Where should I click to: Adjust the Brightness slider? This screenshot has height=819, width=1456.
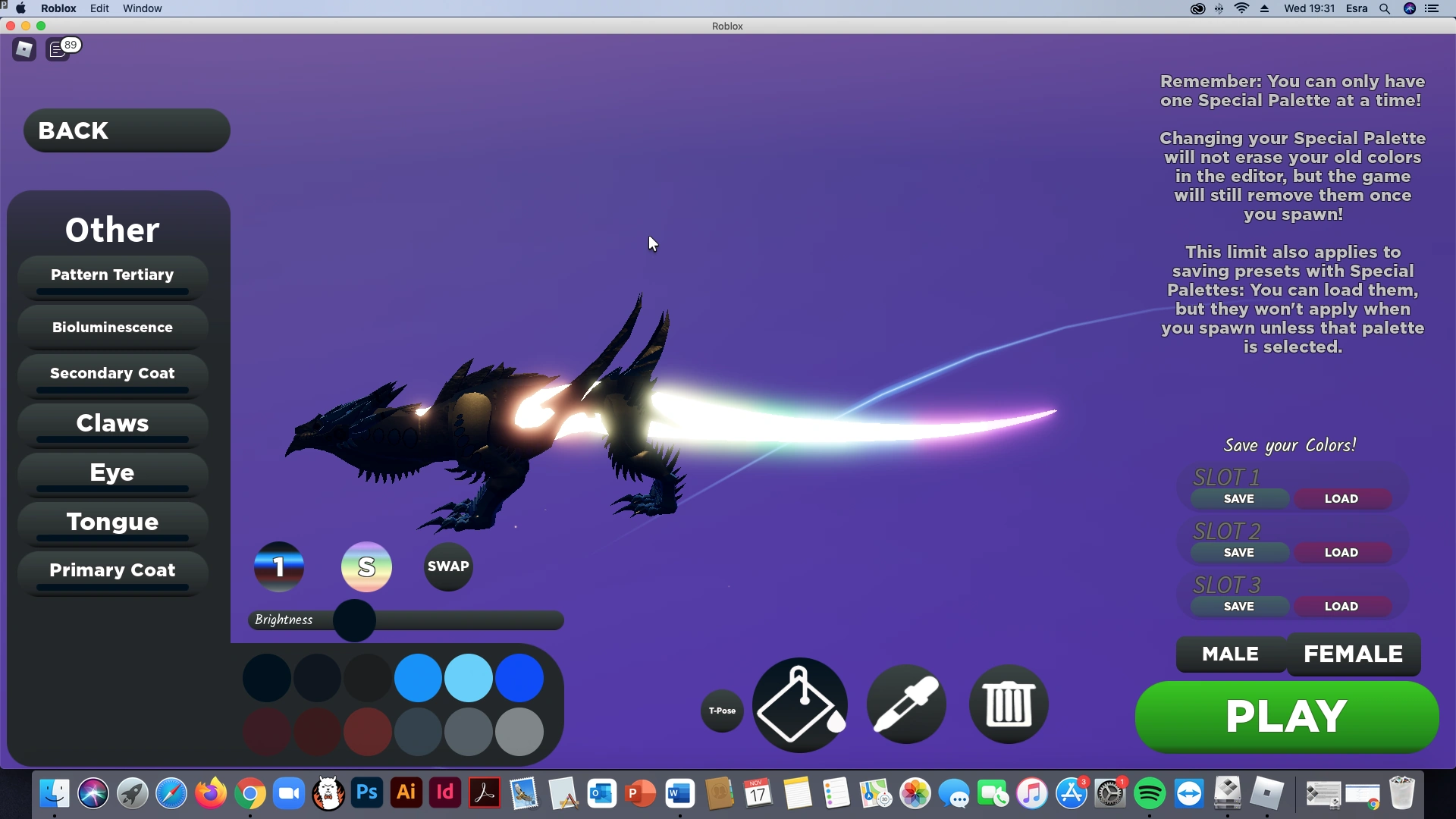pos(353,620)
